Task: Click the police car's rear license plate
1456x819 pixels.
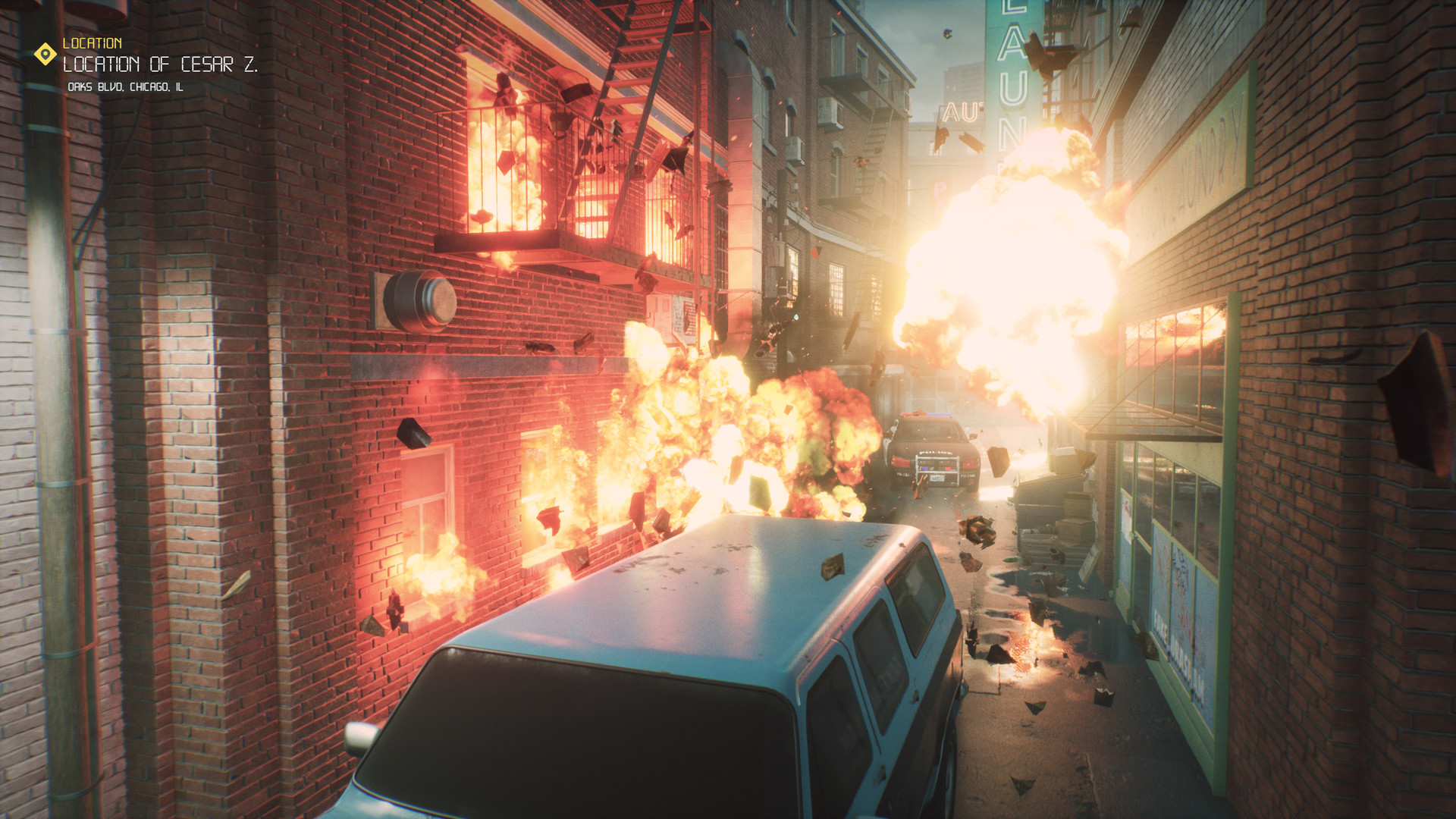Action: tap(937, 479)
